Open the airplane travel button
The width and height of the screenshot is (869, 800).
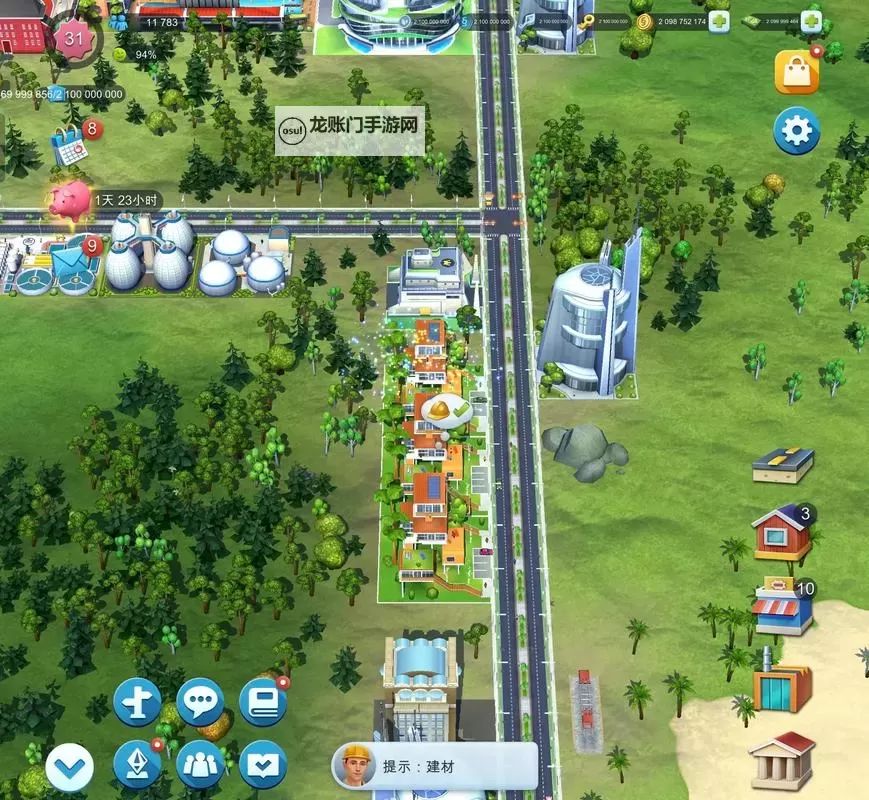[x=138, y=702]
